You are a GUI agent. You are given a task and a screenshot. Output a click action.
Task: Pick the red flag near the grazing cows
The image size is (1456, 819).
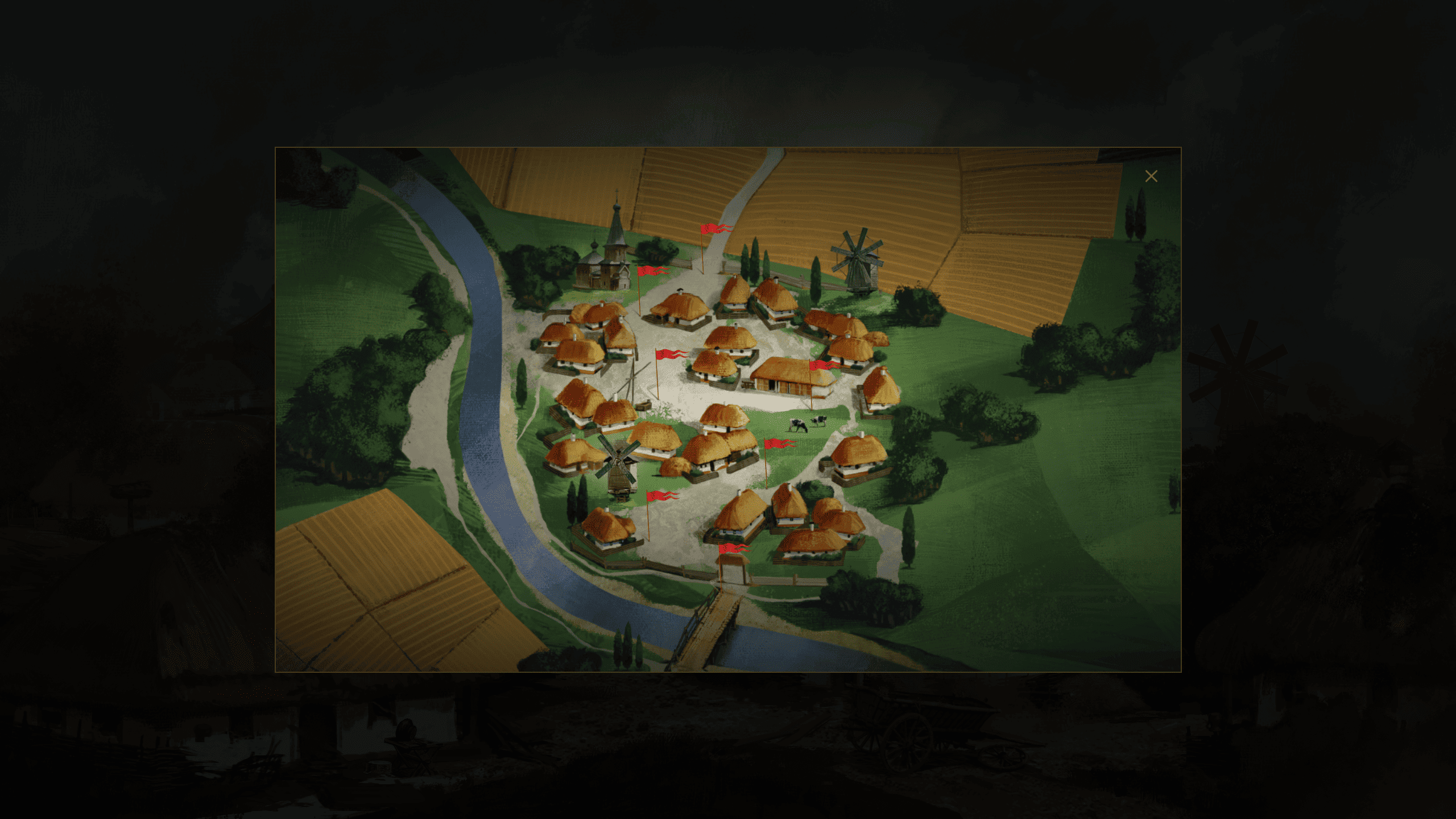(x=777, y=444)
